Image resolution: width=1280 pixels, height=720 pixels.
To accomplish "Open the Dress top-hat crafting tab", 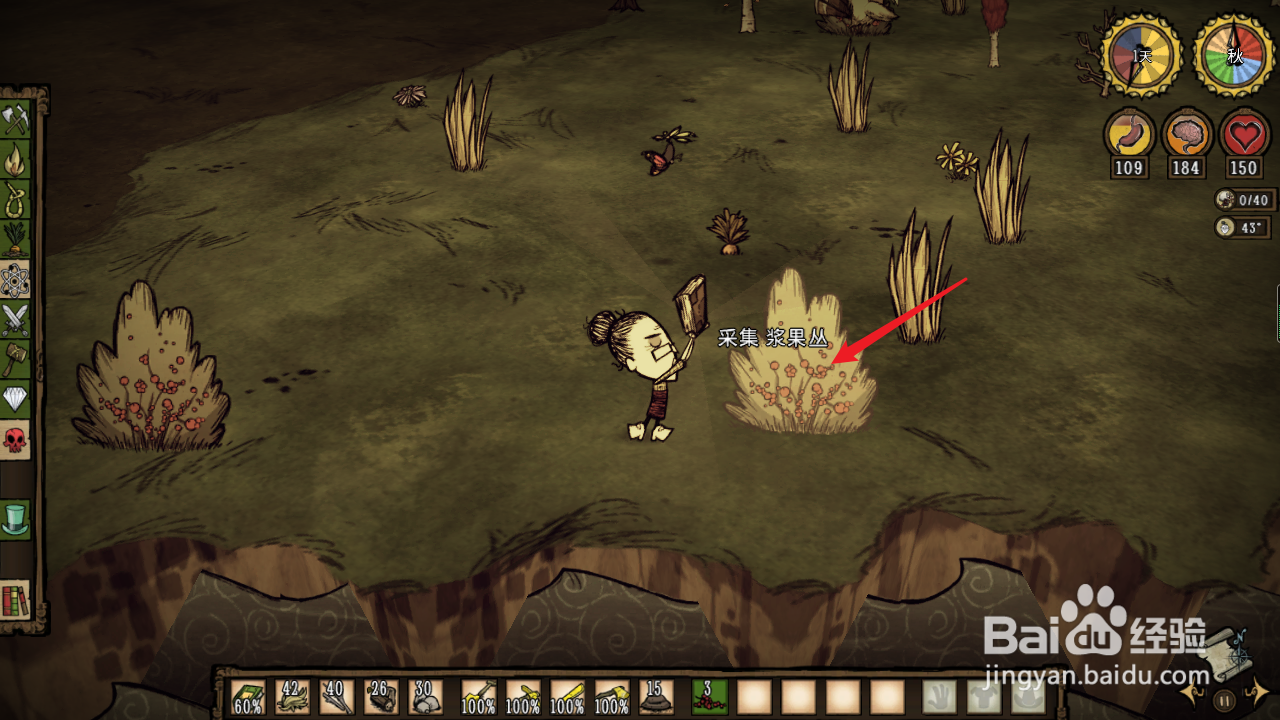I will [16, 518].
